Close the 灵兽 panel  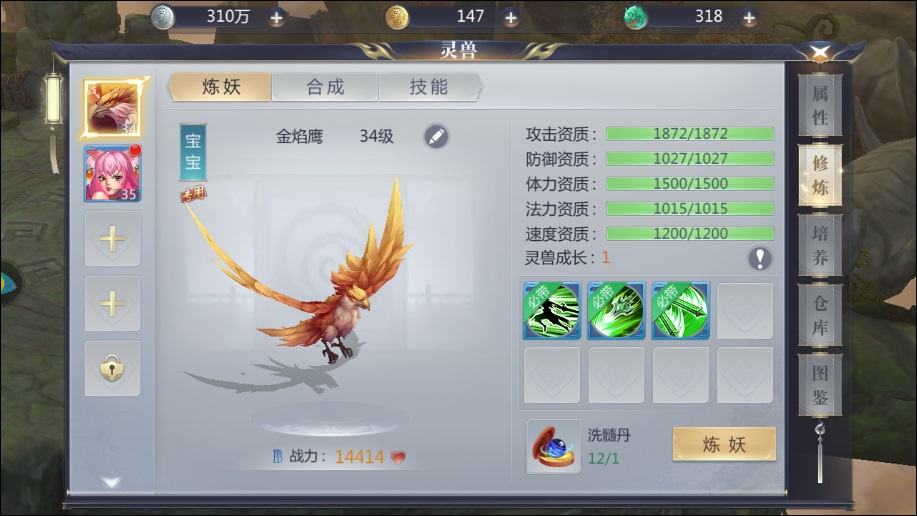click(819, 53)
